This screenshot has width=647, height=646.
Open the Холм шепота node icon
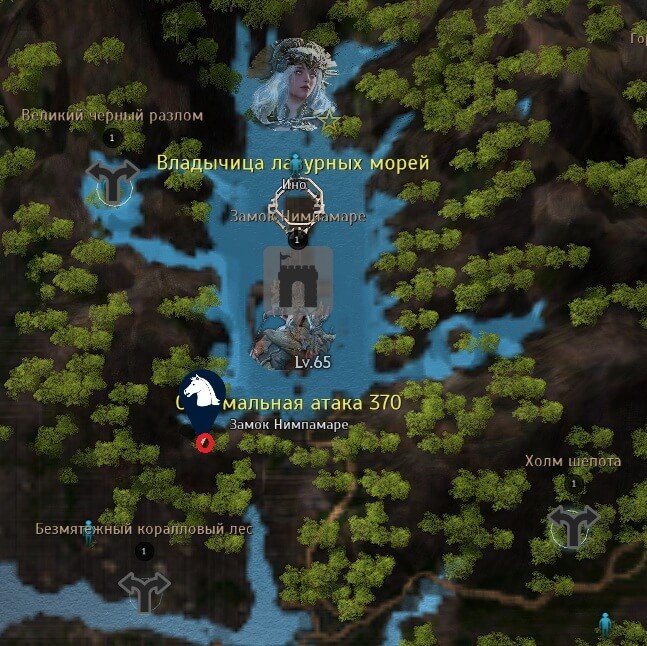(571, 525)
